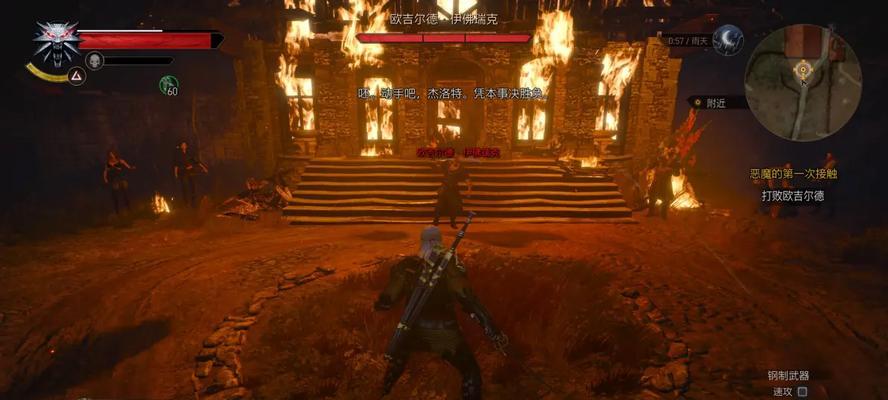Image resolution: width=888 pixels, height=400 pixels.
Task: Click the green buff icon showing 60
Action: tap(169, 84)
